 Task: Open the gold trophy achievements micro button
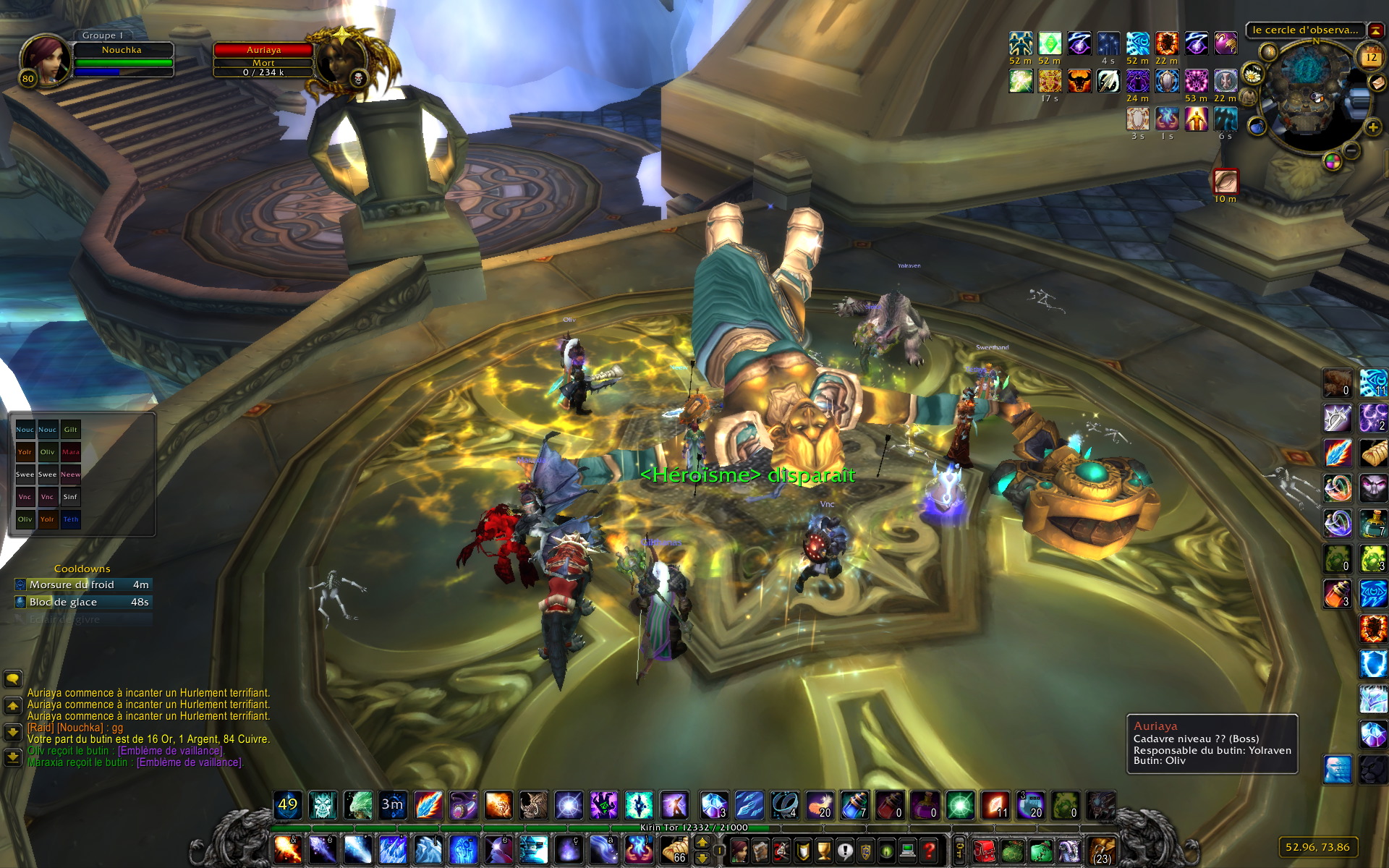pyautogui.click(x=823, y=850)
